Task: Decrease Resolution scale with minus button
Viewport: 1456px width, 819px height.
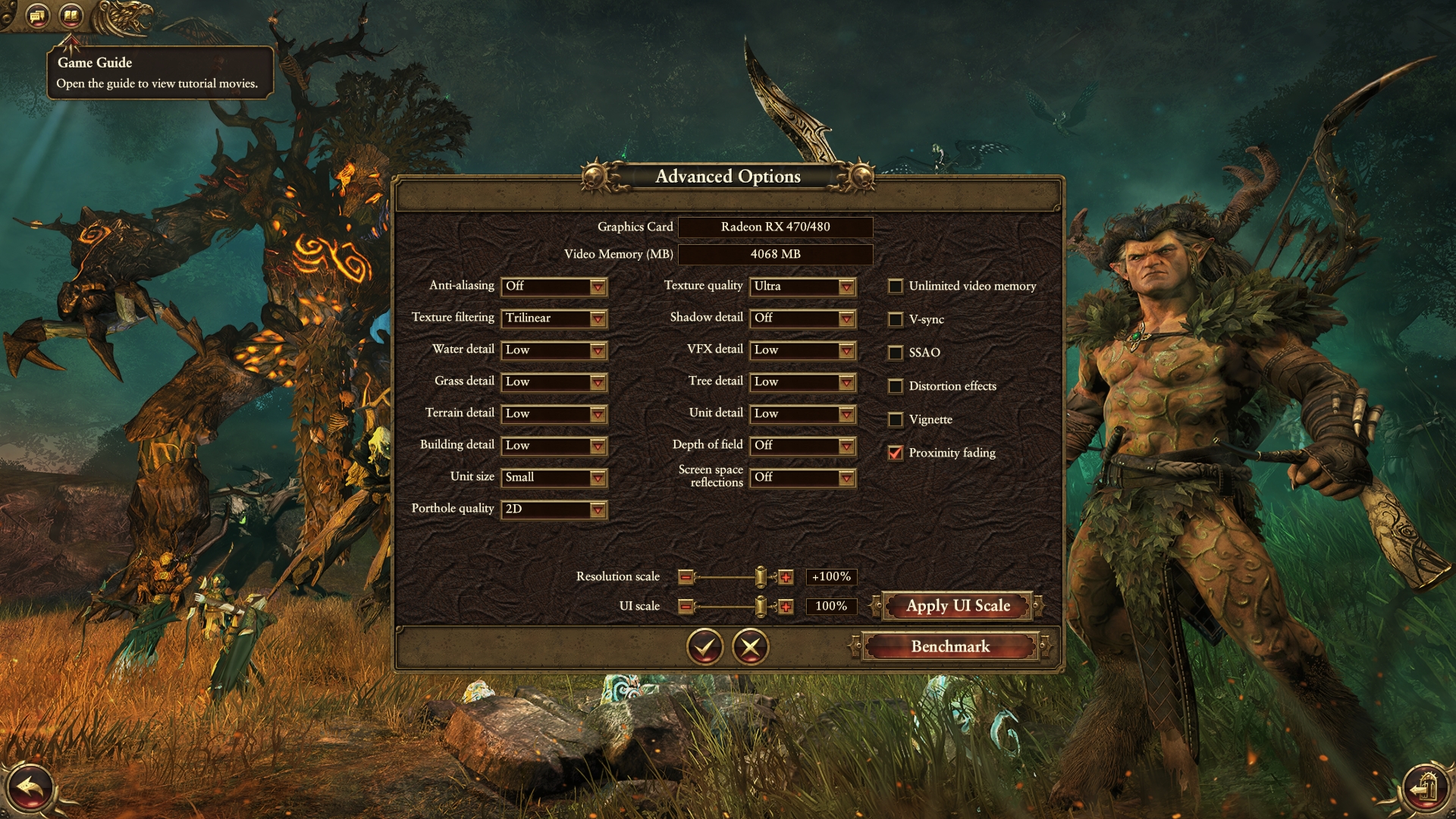Action: 686,577
